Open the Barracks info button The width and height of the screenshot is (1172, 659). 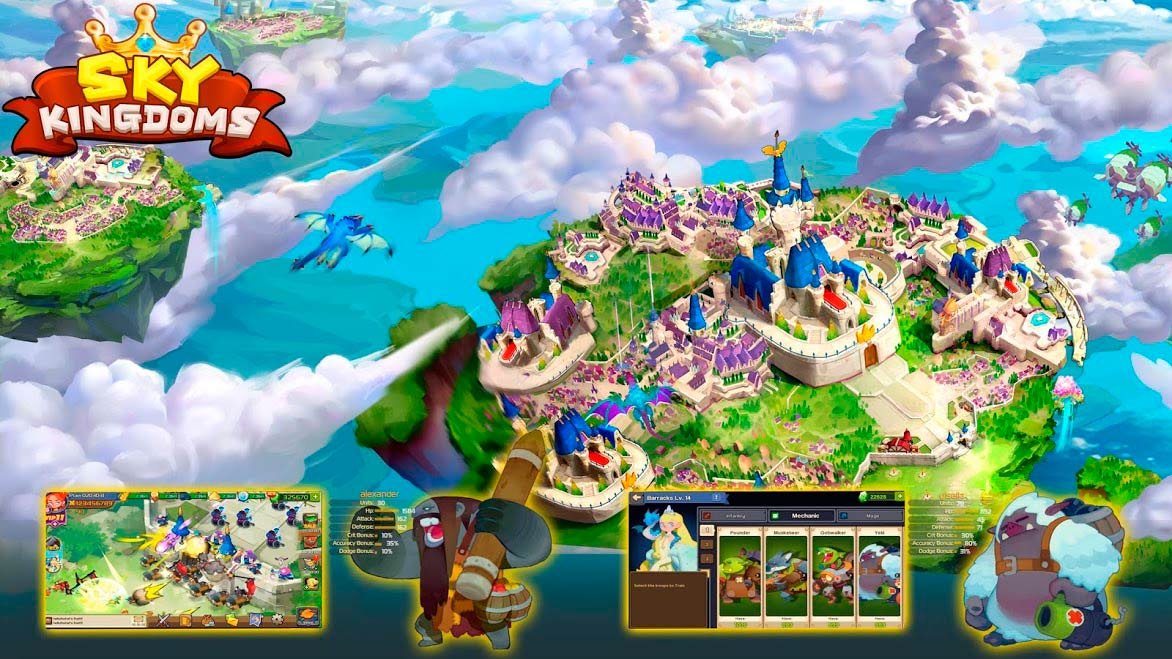717,497
